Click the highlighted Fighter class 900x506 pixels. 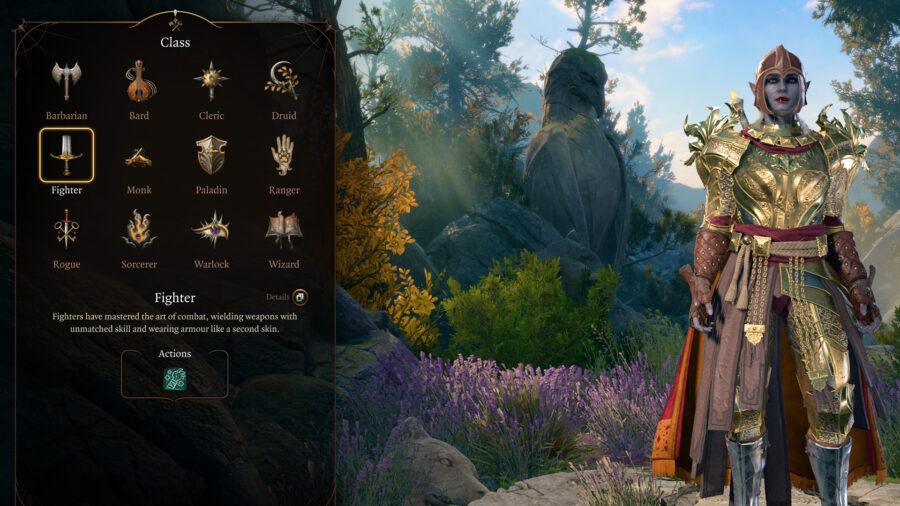(66, 156)
